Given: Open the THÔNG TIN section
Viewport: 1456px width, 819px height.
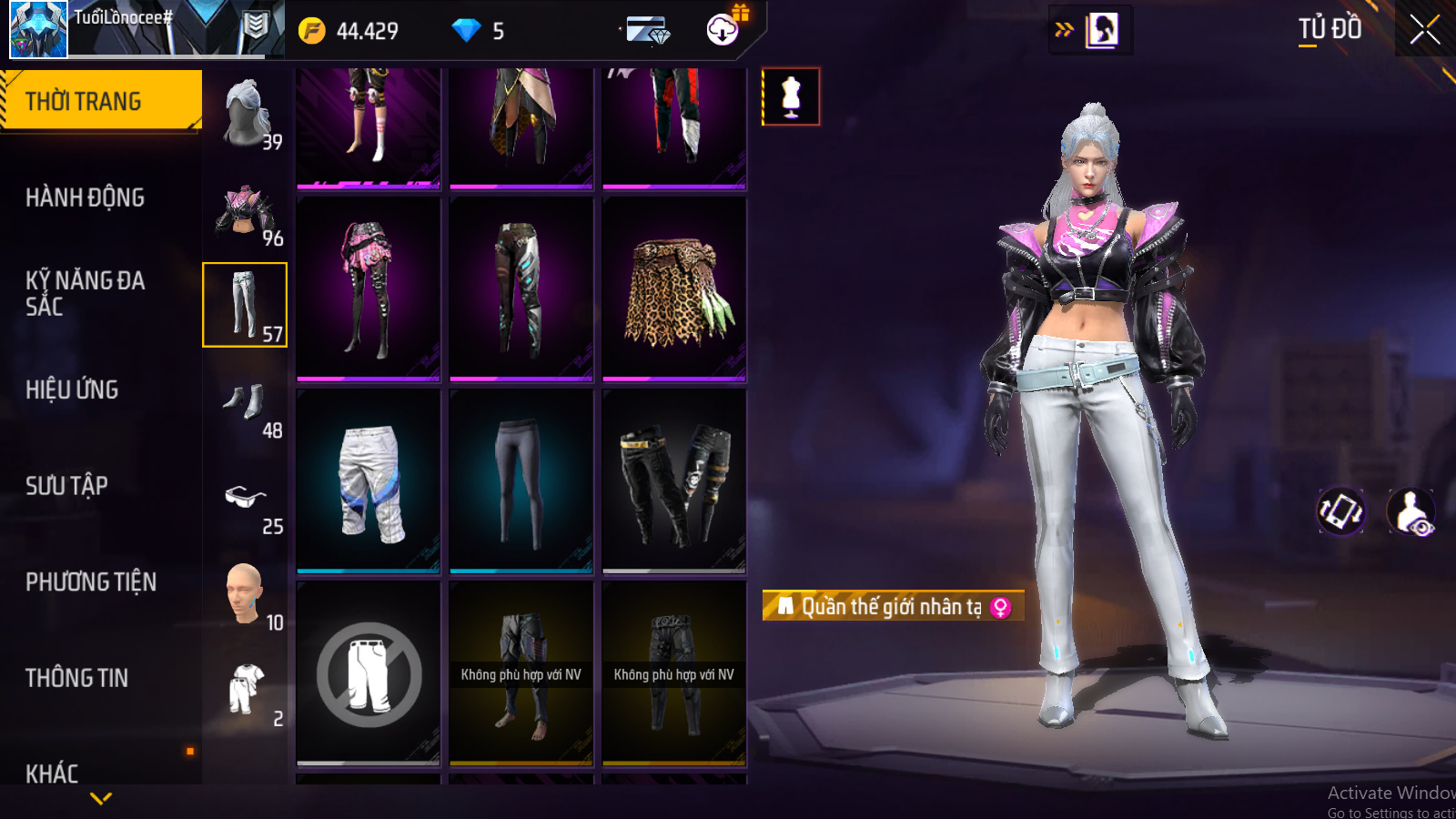Looking at the screenshot, I should (76, 678).
